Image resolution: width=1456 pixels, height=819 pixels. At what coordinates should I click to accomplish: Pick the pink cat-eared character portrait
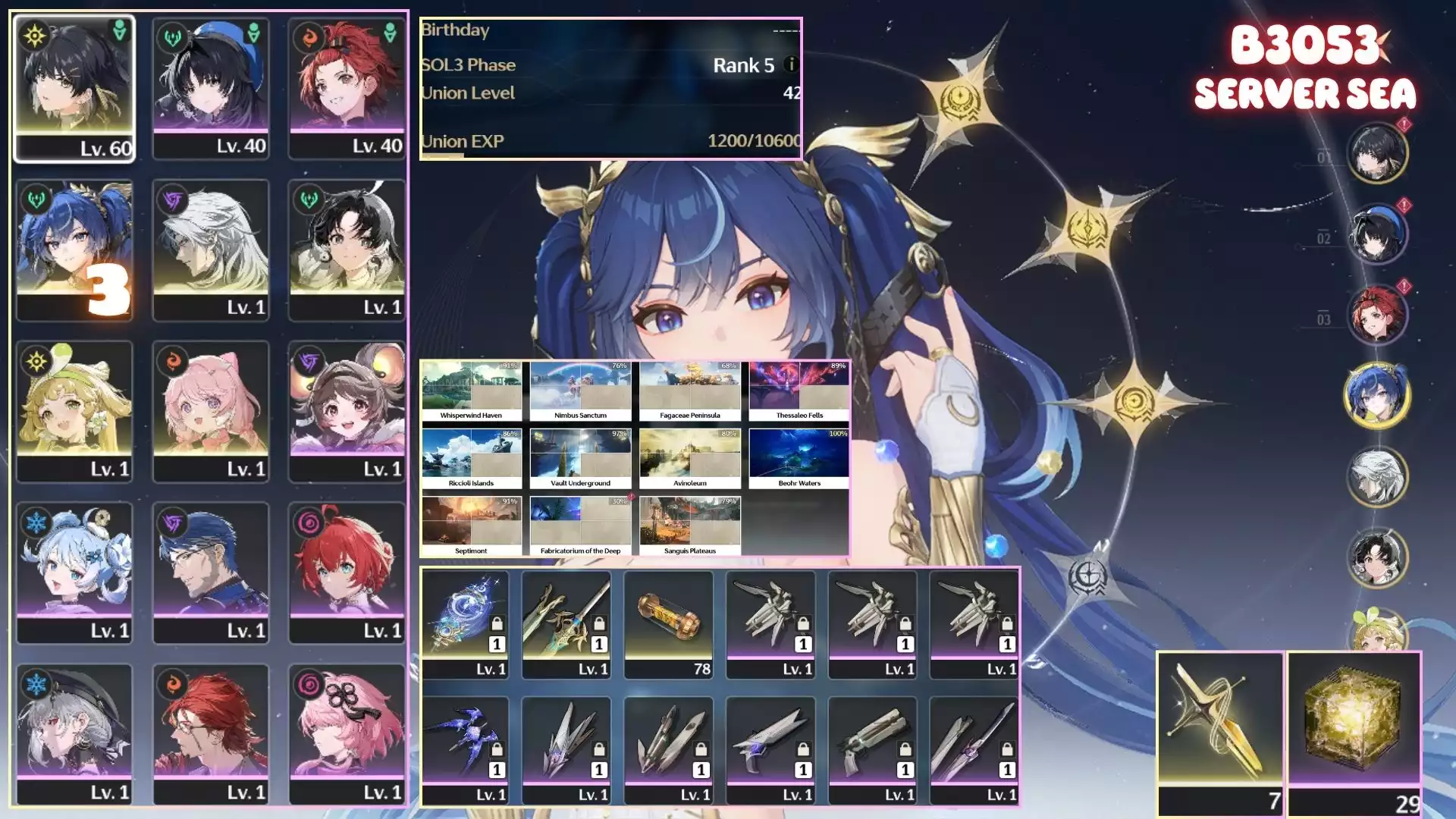(x=211, y=410)
